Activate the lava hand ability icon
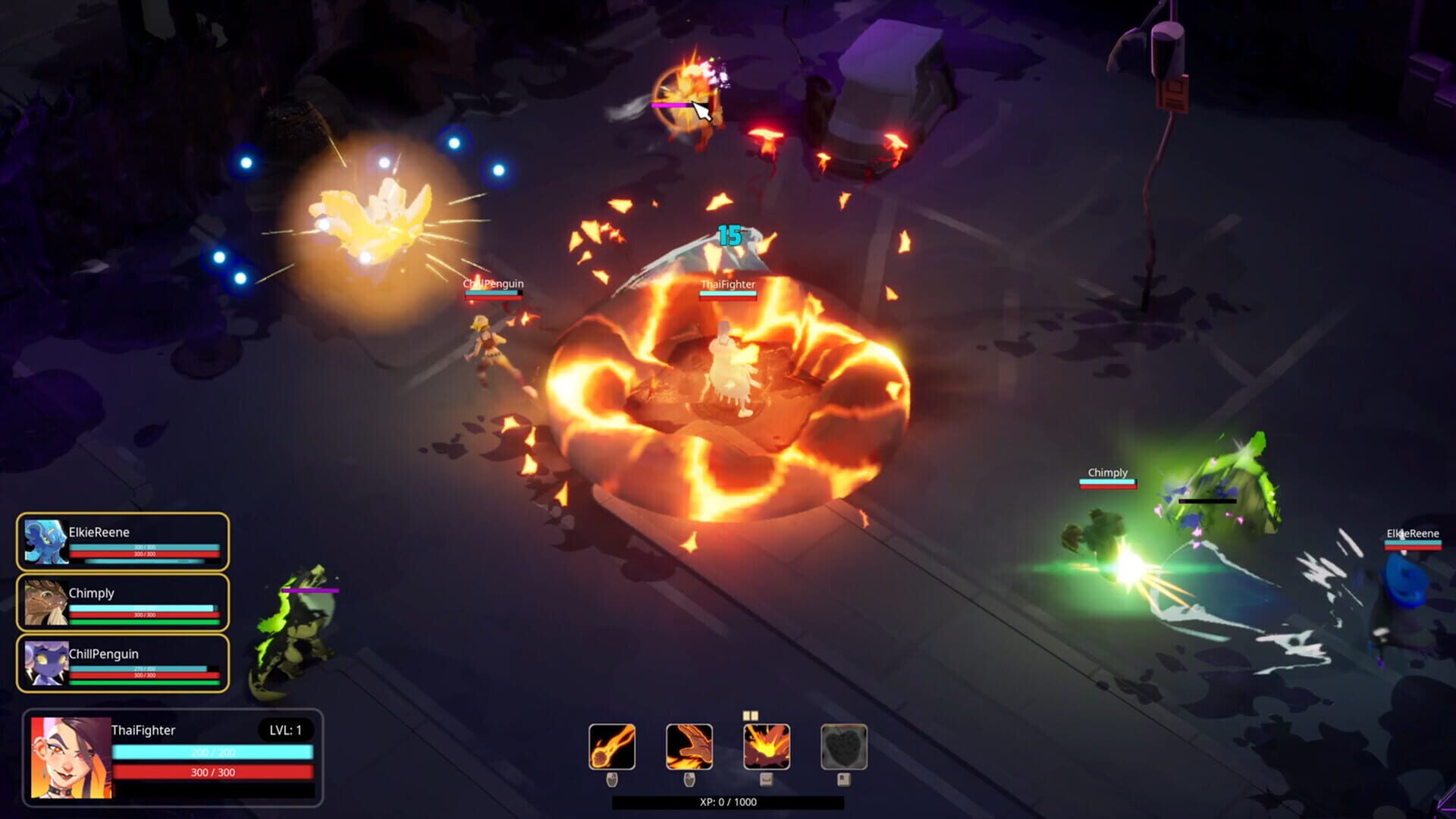The width and height of the screenshot is (1456, 819). point(689,747)
